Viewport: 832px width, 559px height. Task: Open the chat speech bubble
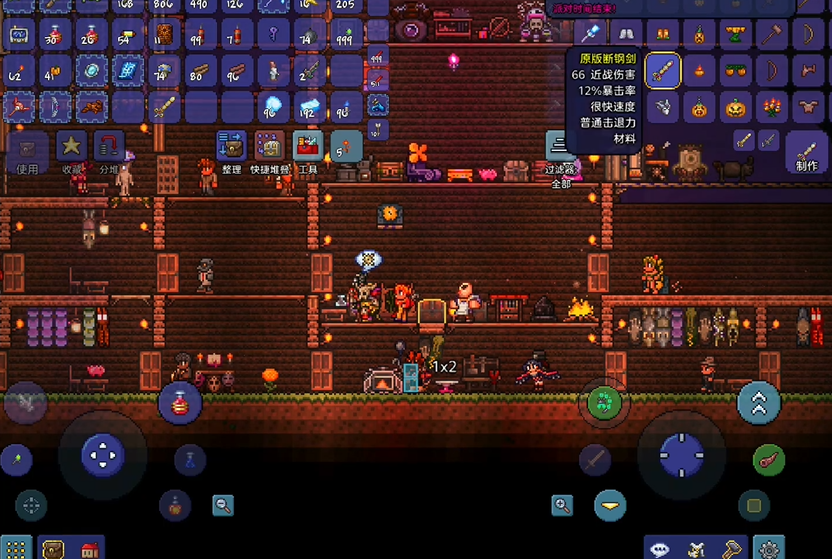(x=661, y=548)
